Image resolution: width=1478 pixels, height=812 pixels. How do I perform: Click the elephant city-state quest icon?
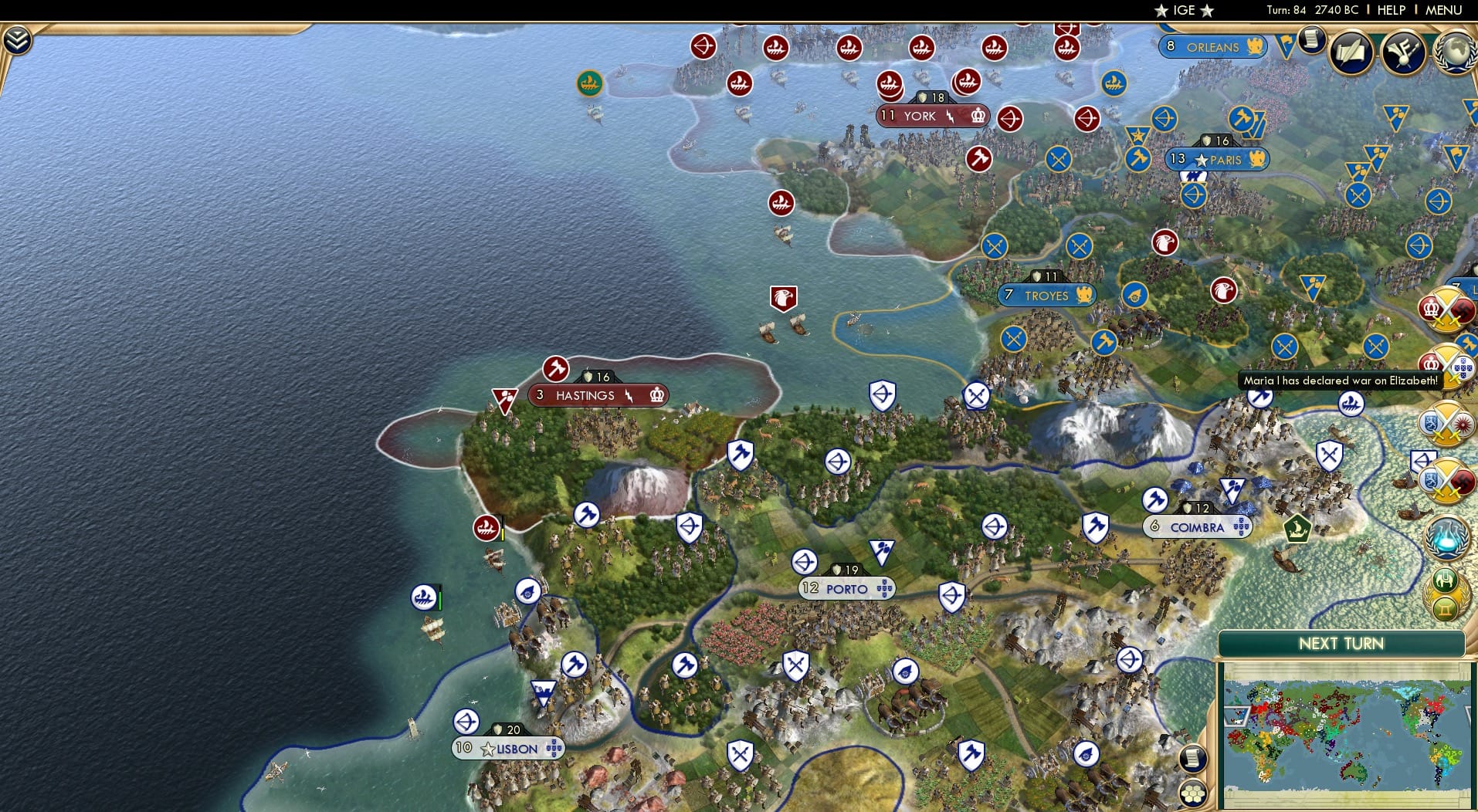1444,579
